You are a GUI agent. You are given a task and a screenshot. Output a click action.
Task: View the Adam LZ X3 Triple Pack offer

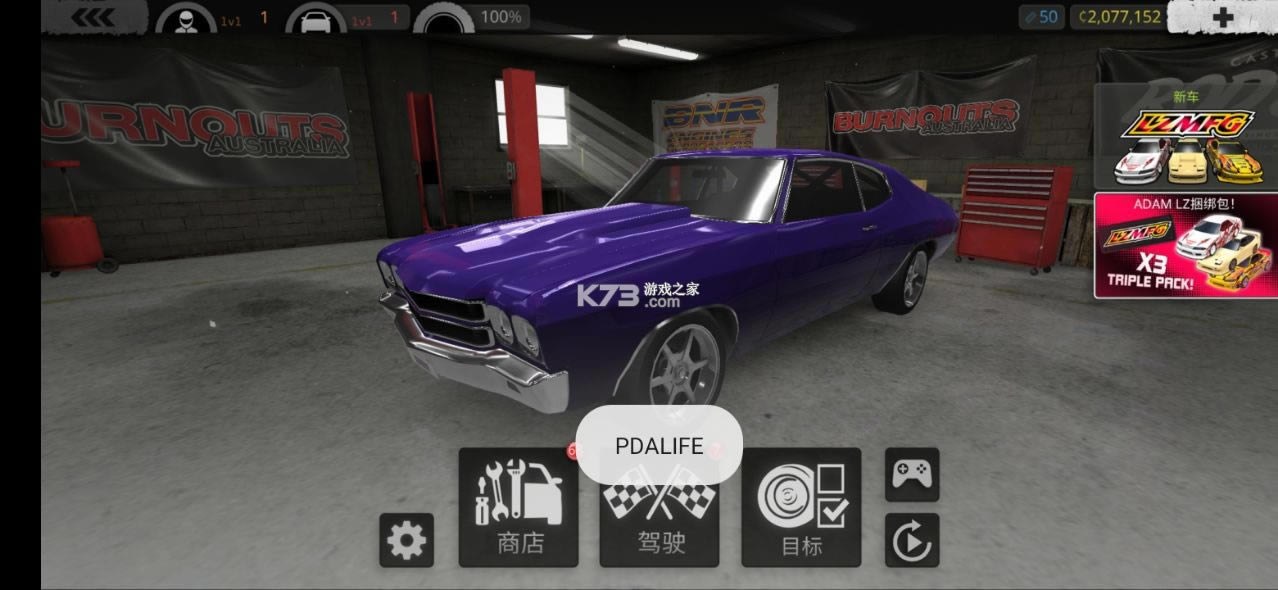click(x=1185, y=245)
